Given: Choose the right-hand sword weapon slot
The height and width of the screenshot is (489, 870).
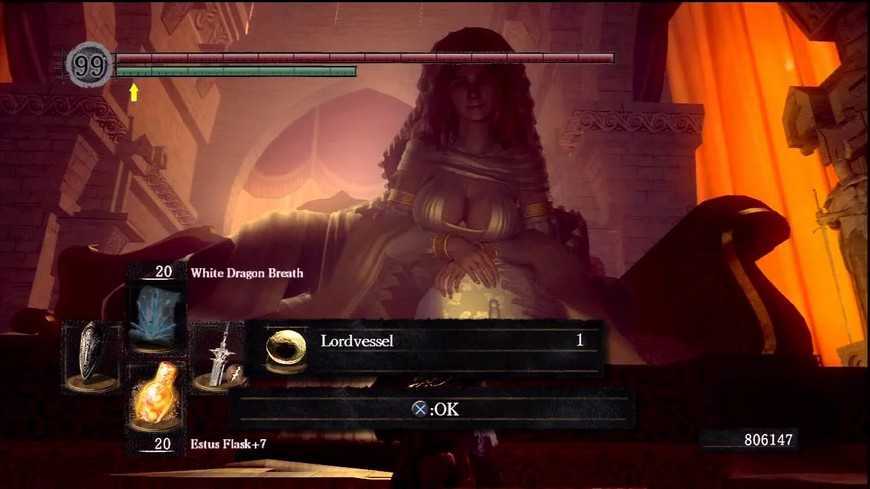Looking at the screenshot, I should pos(217,357).
